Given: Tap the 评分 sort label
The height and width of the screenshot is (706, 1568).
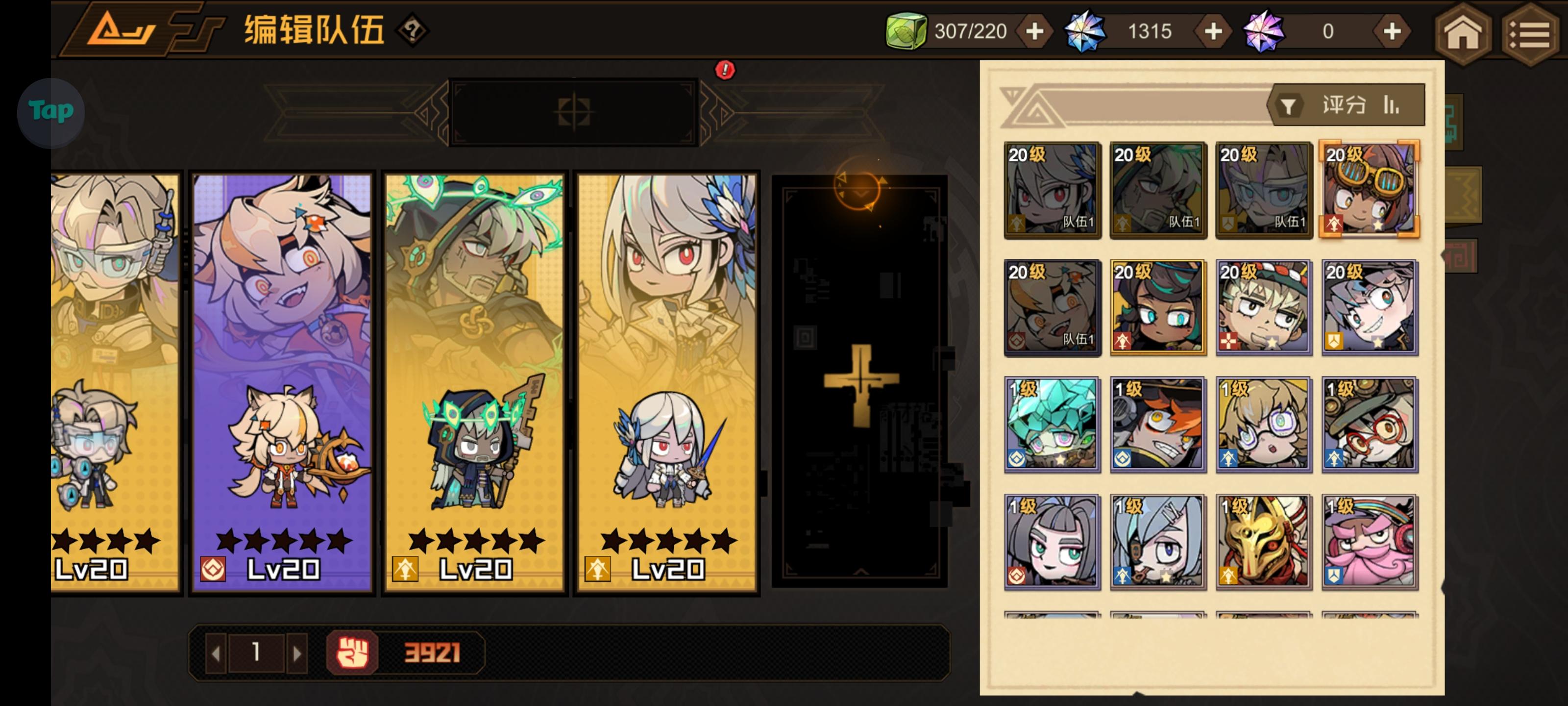Looking at the screenshot, I should [1346, 104].
